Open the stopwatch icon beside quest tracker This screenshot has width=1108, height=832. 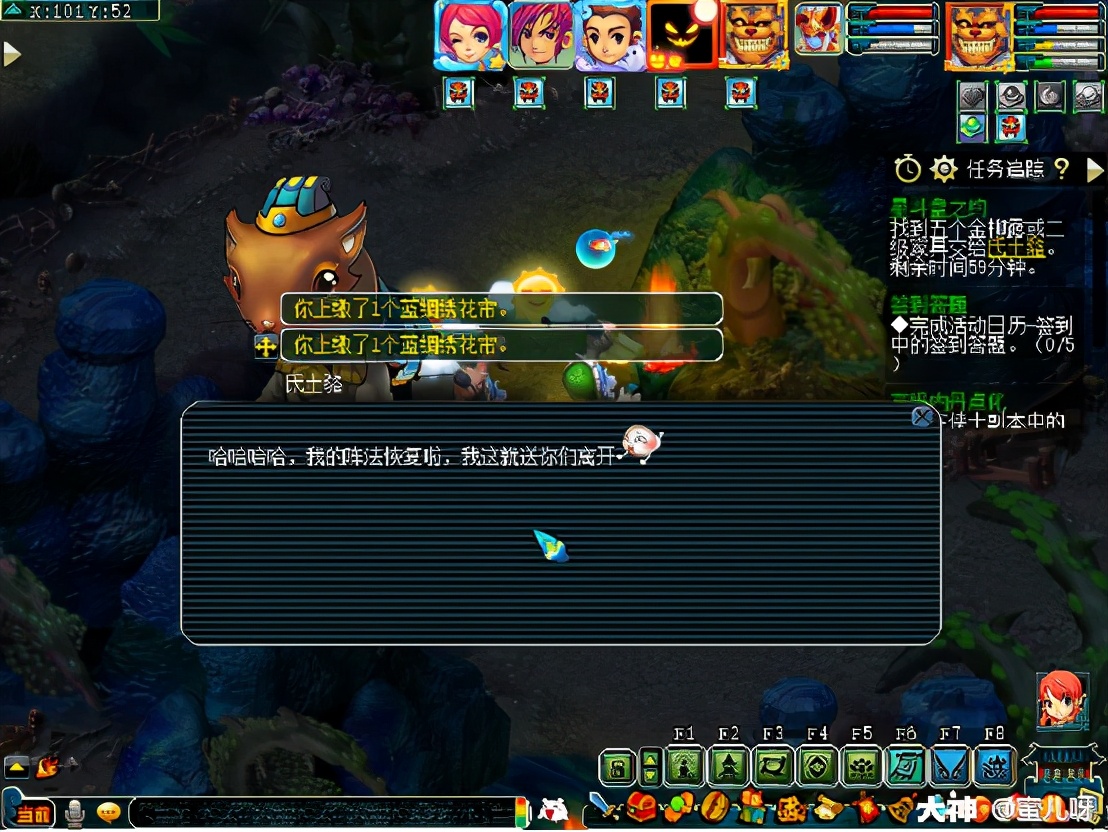tap(907, 169)
